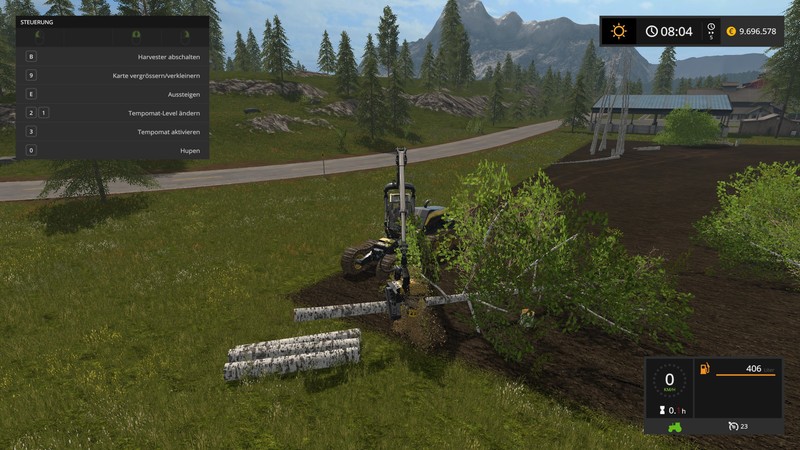800x450 pixels.
Task: Toggle the cruise control icon
Action: click(x=733, y=427)
